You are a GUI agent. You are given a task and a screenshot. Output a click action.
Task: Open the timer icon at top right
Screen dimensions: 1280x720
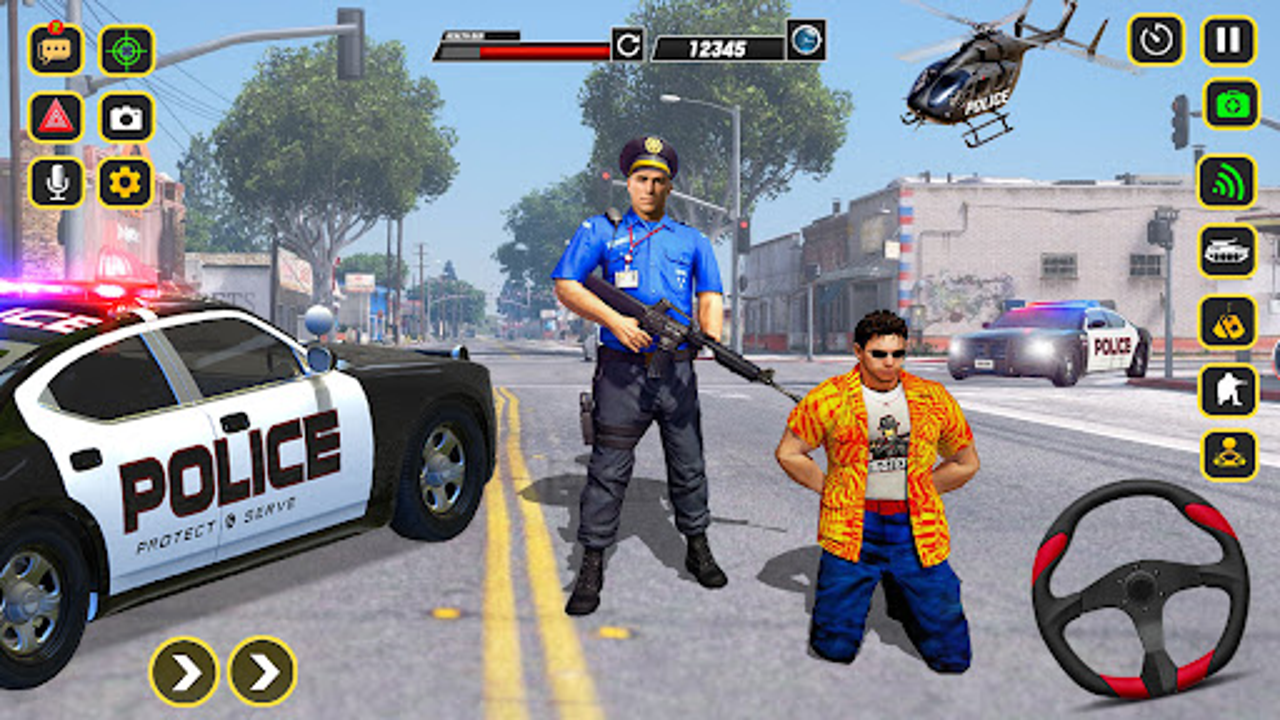pos(1157,42)
